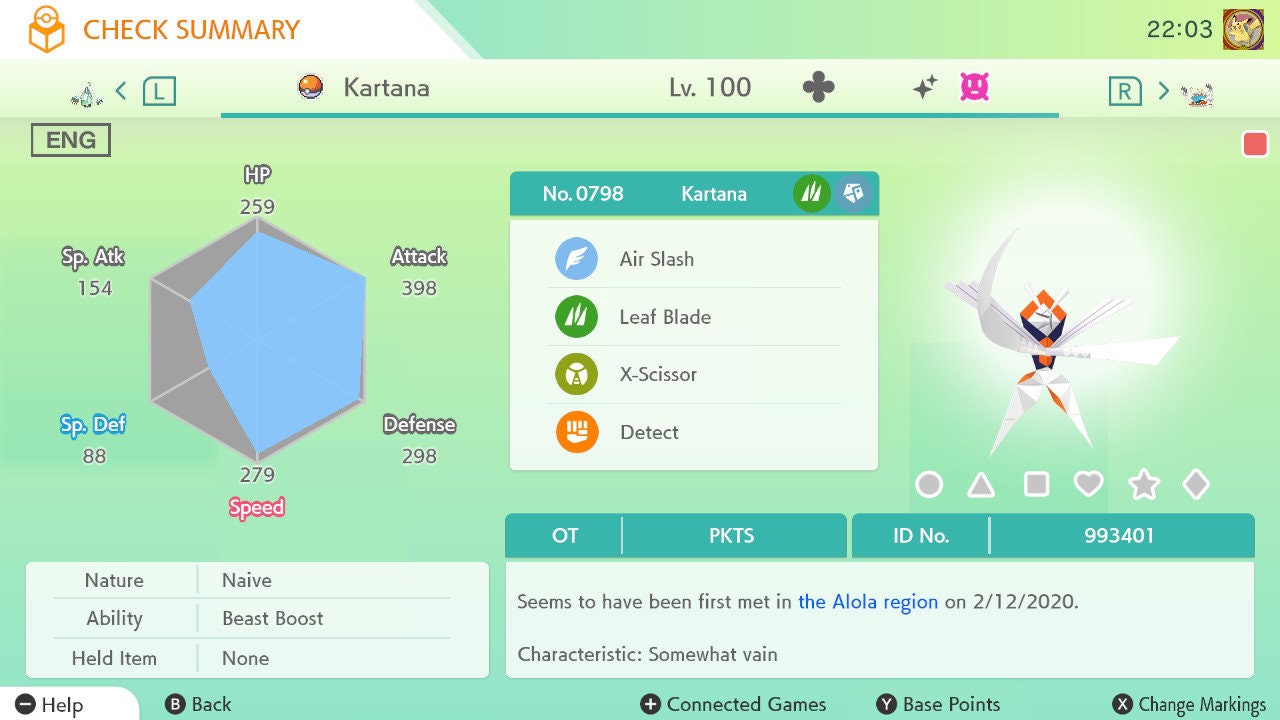Viewport: 1280px width, 720px height.
Task: Toggle the star marking
Action: pyautogui.click(x=1143, y=485)
